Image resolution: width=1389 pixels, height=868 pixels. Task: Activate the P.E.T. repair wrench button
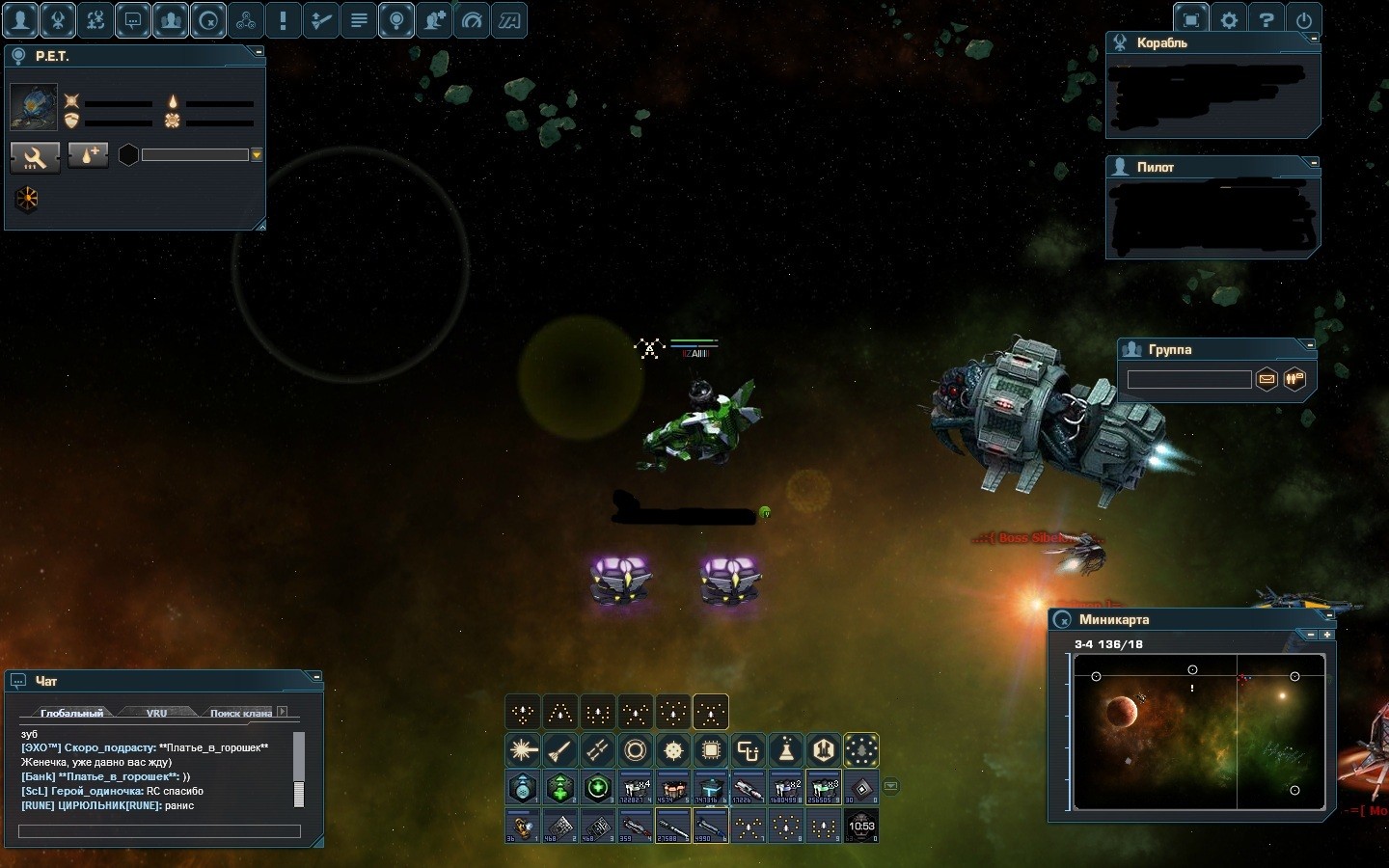click(x=36, y=156)
